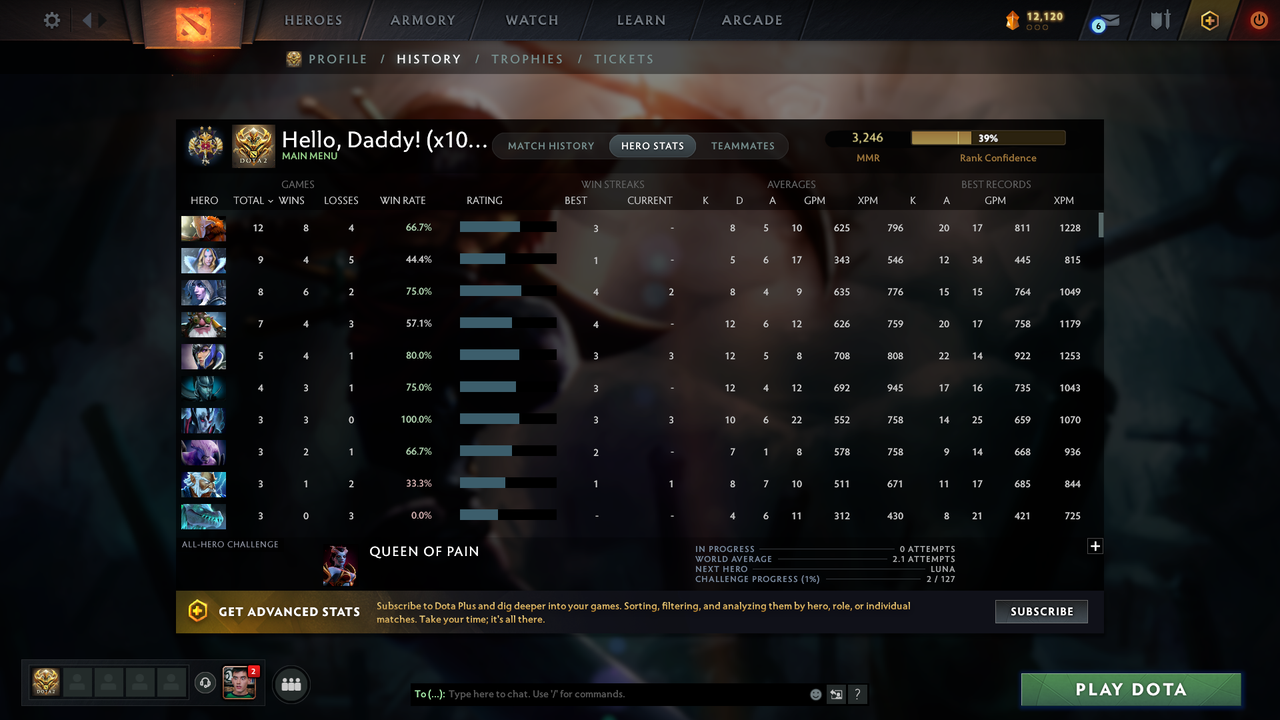The image size is (1280, 720).
Task: Open the ARCADE menu item
Action: coord(751,19)
